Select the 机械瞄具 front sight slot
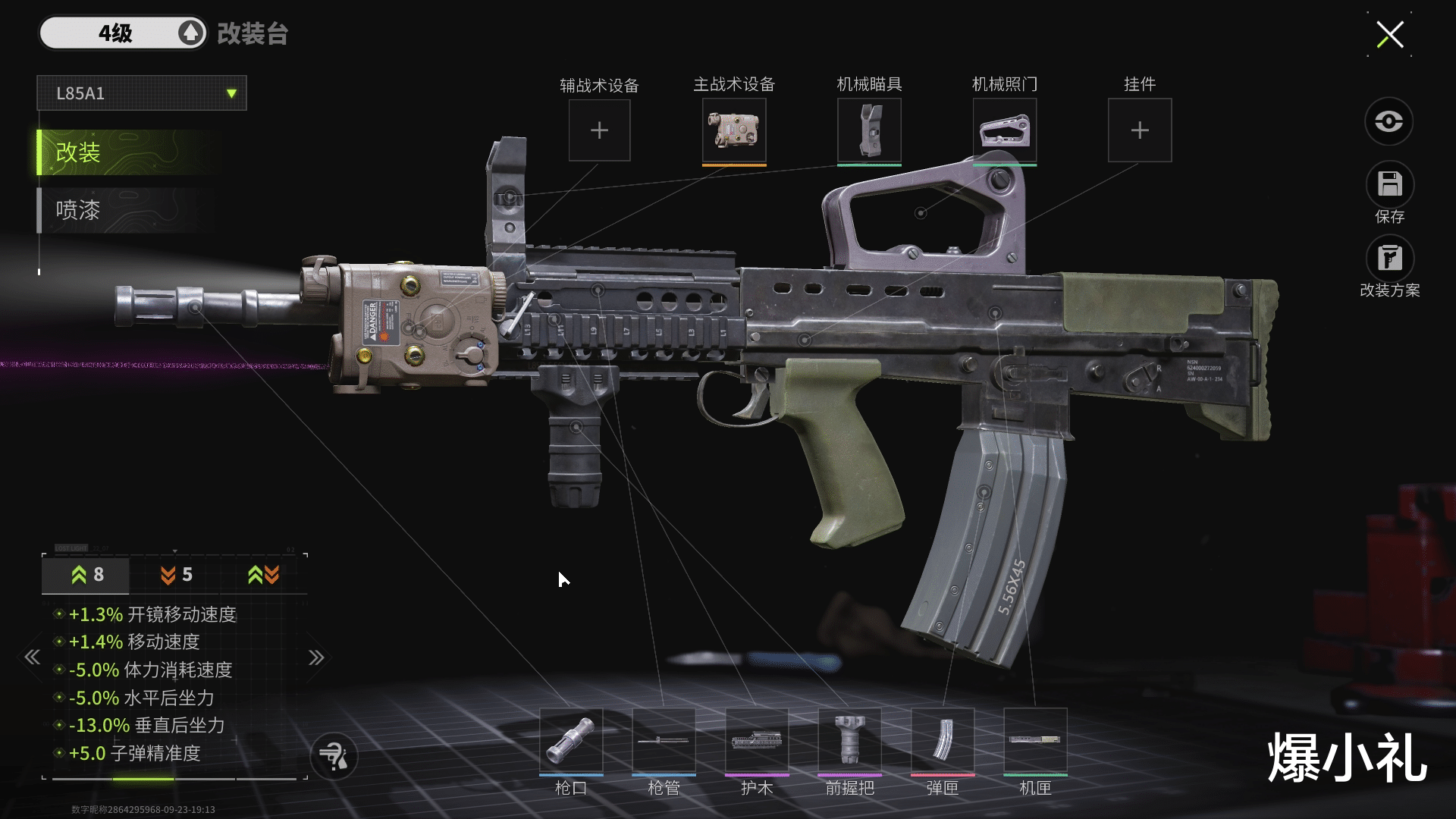The image size is (1456, 819). [x=869, y=130]
